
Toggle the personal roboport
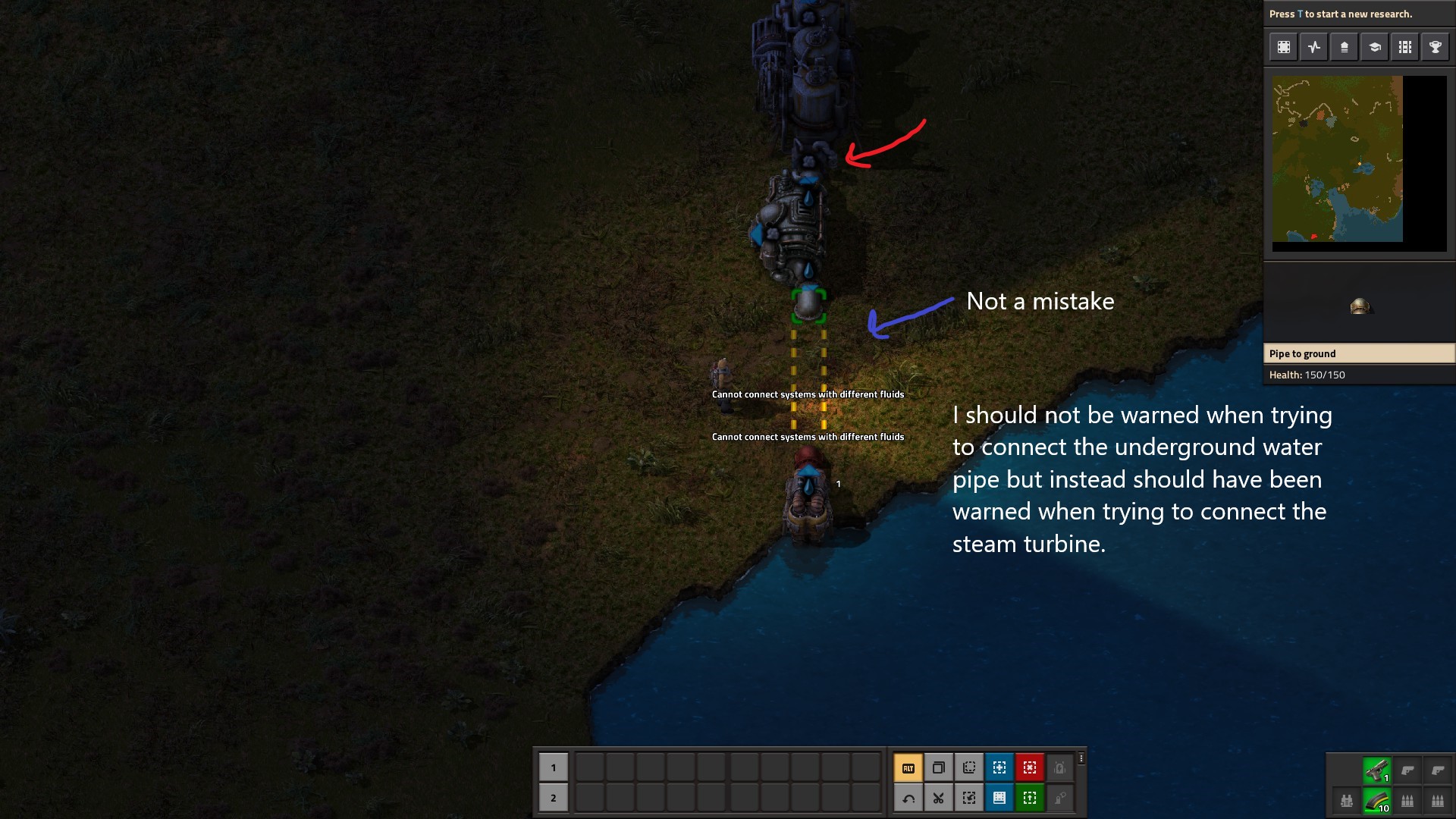[x=1059, y=767]
